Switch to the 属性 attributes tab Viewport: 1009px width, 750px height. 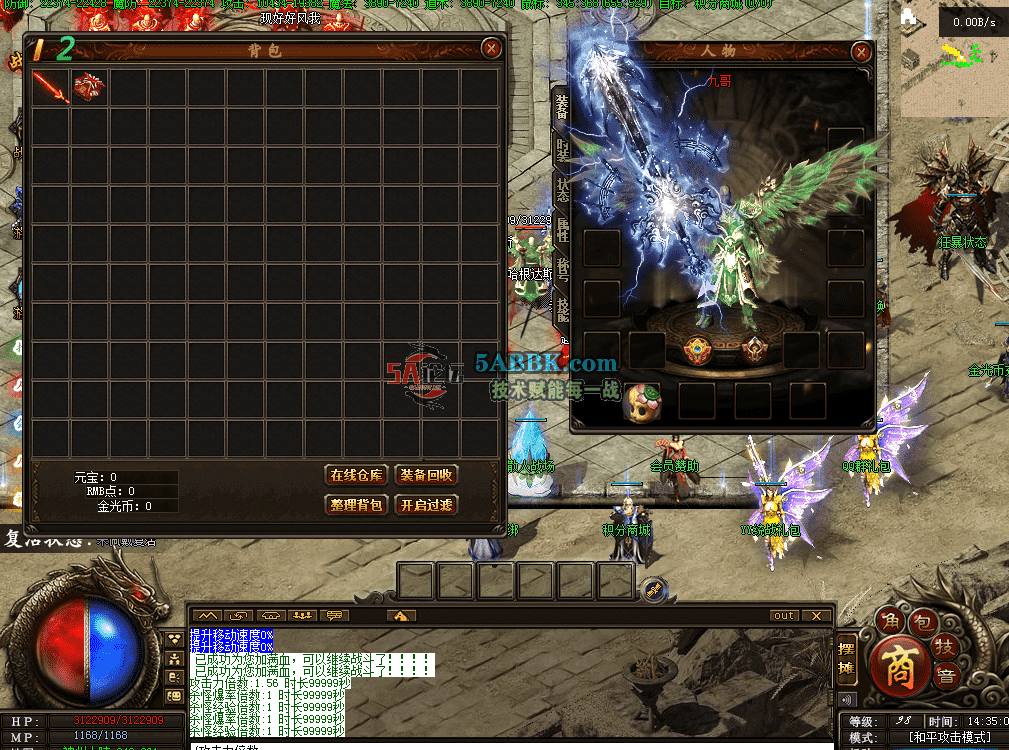(562, 232)
